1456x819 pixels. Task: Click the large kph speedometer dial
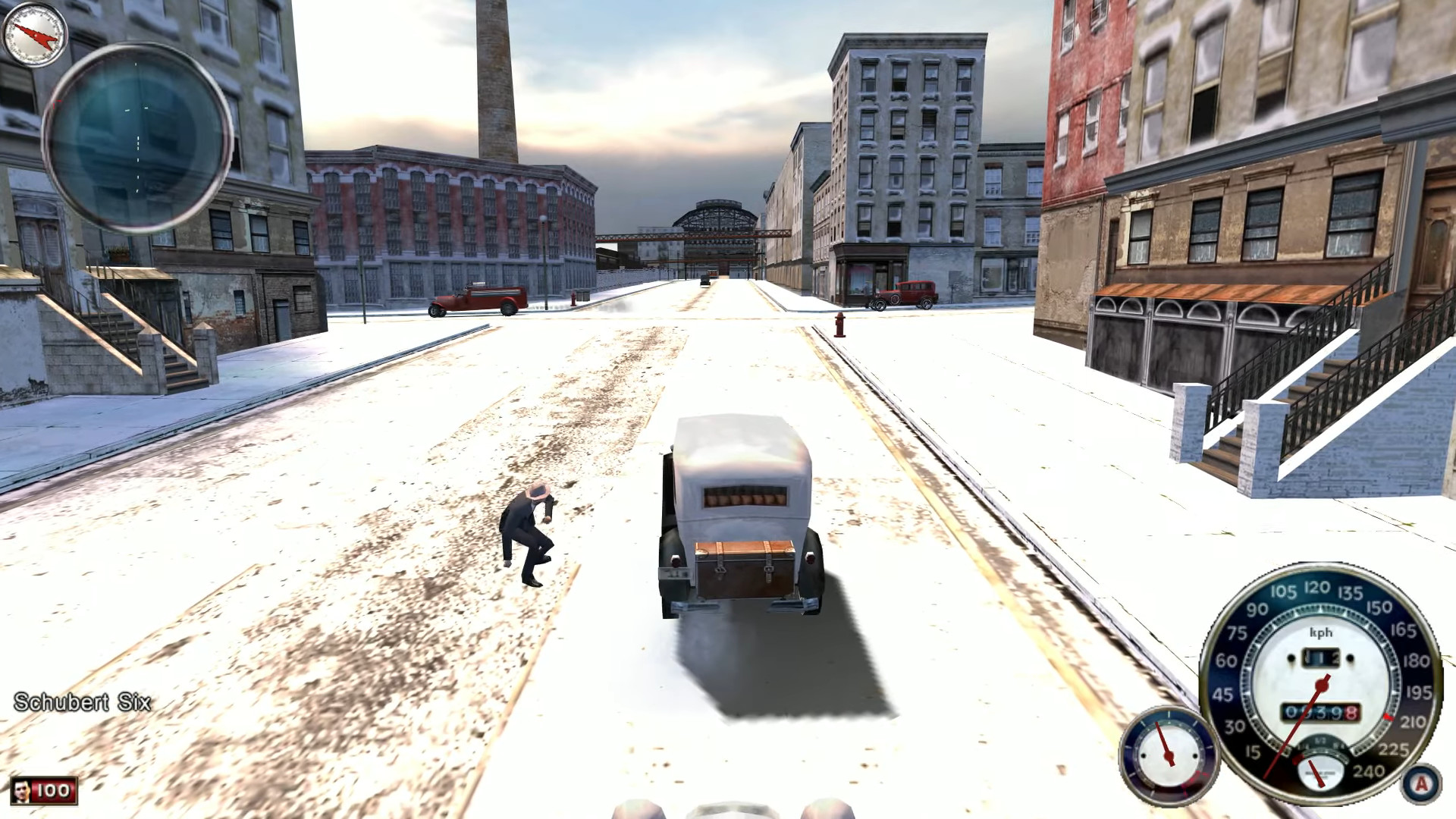pos(1320,682)
